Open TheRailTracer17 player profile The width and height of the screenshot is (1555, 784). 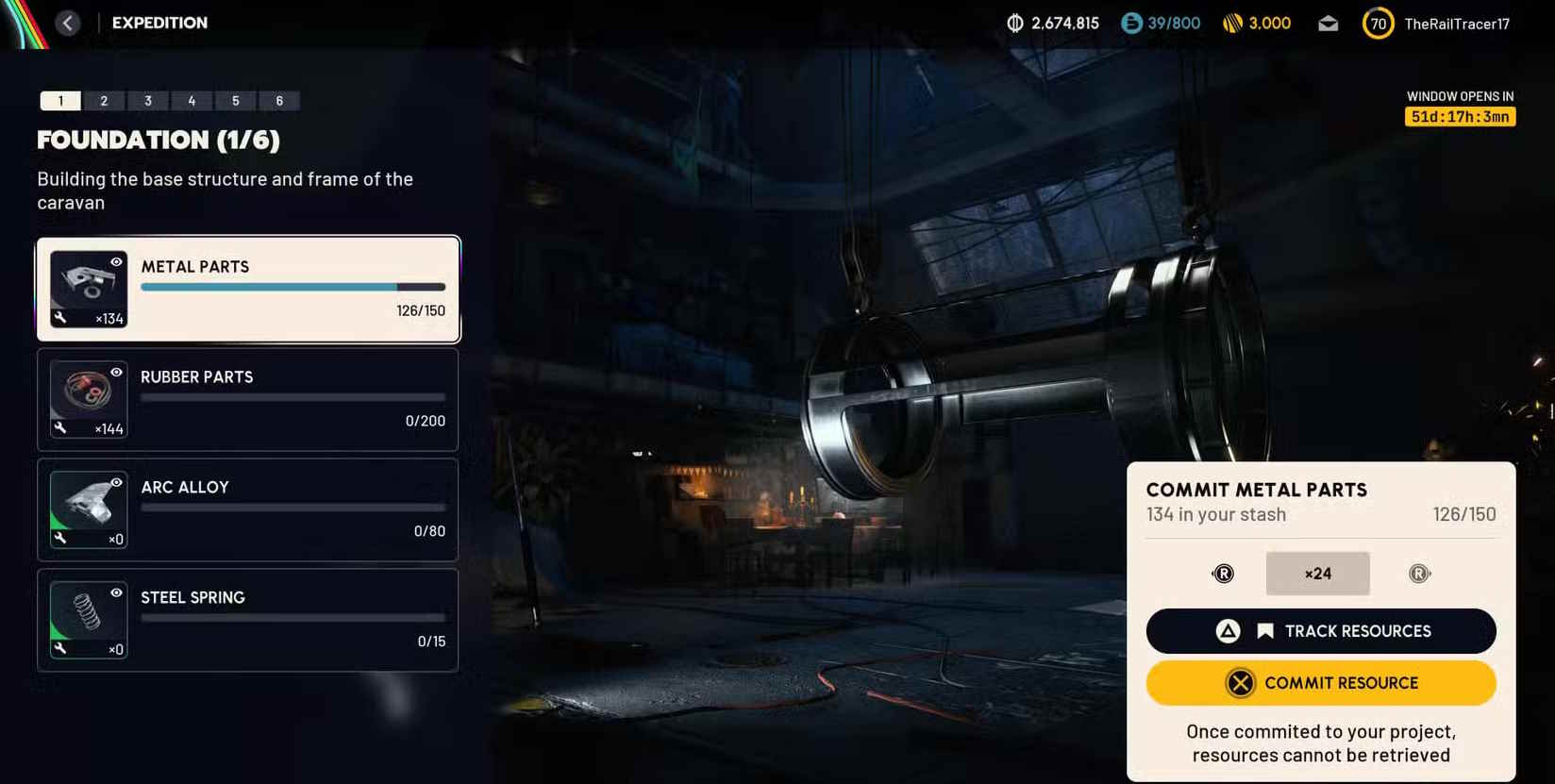(1456, 24)
